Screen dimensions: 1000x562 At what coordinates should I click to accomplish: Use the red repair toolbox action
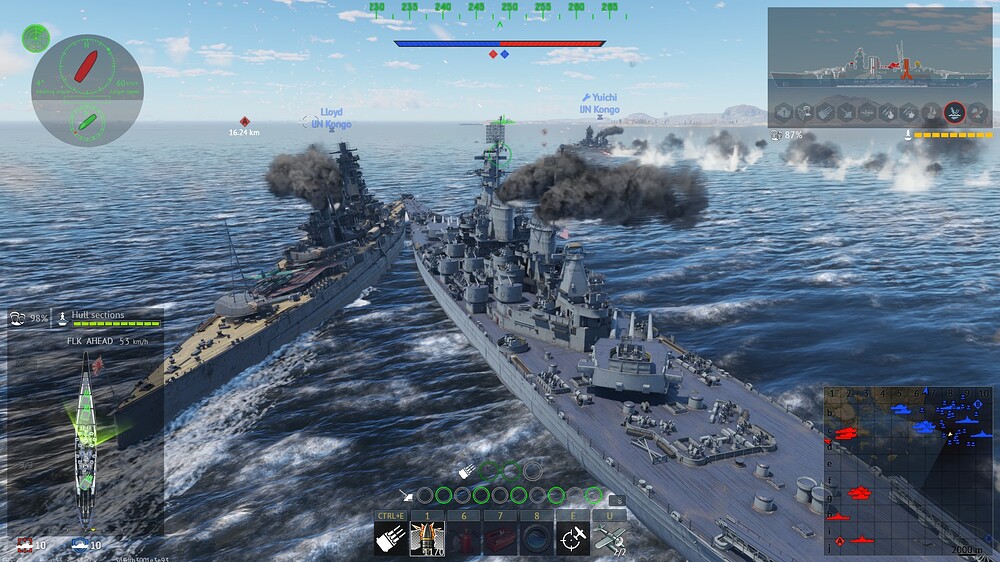pyautogui.click(x=501, y=537)
